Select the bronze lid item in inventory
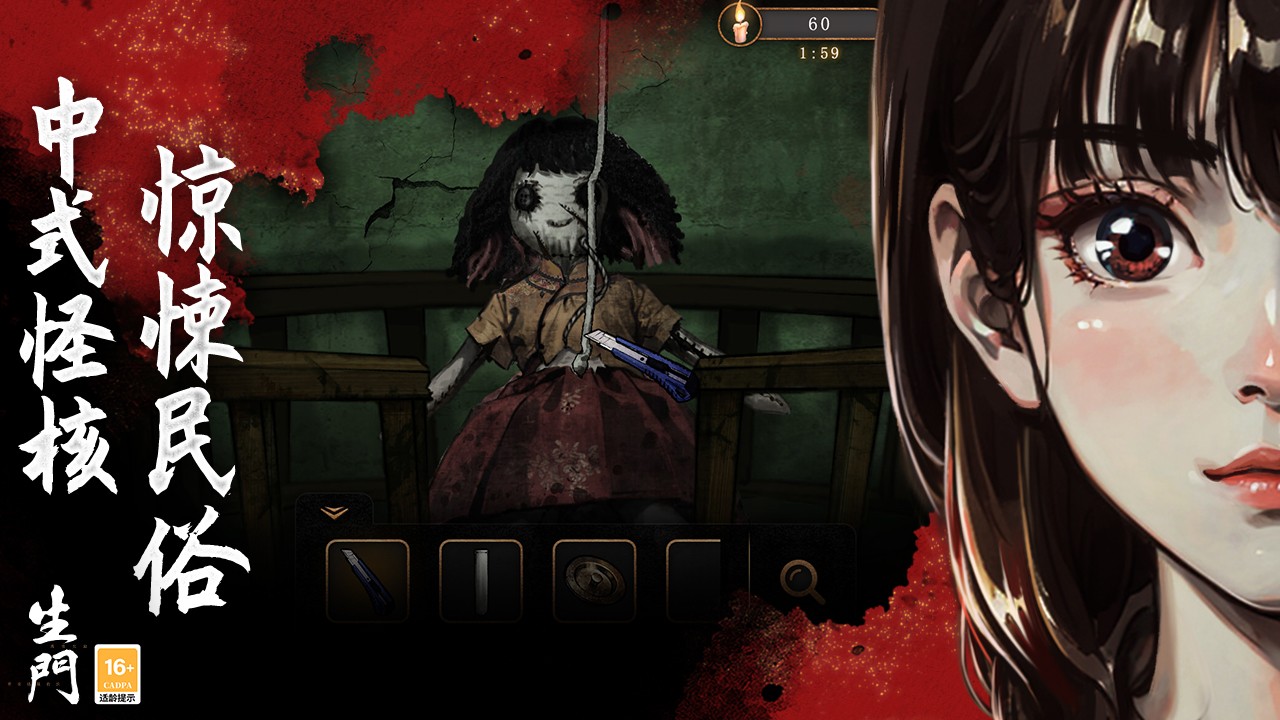The height and width of the screenshot is (720, 1280). (x=594, y=580)
